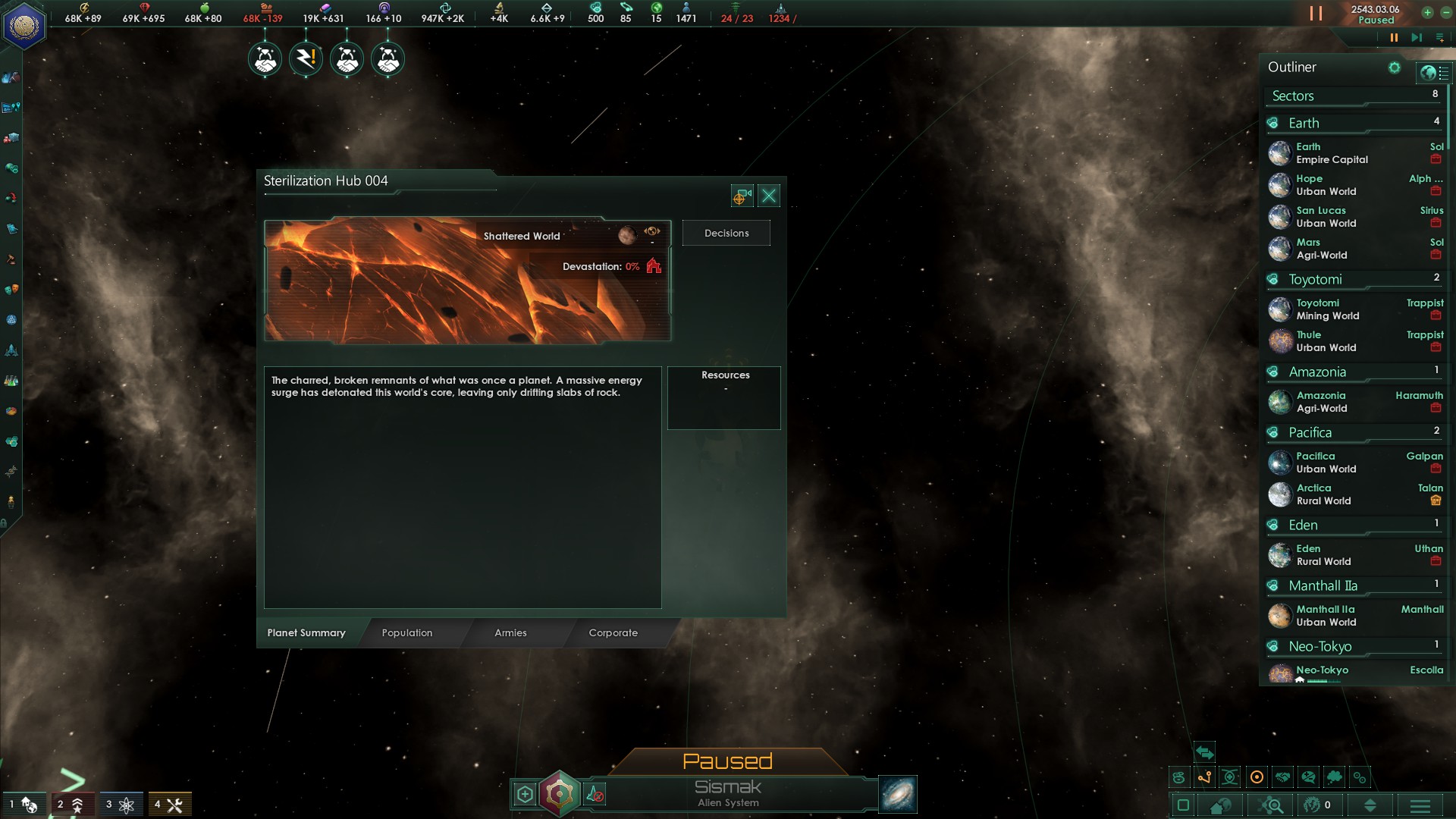Select fleet control group 3
Screen dimensions: 1456x819
coord(118,805)
